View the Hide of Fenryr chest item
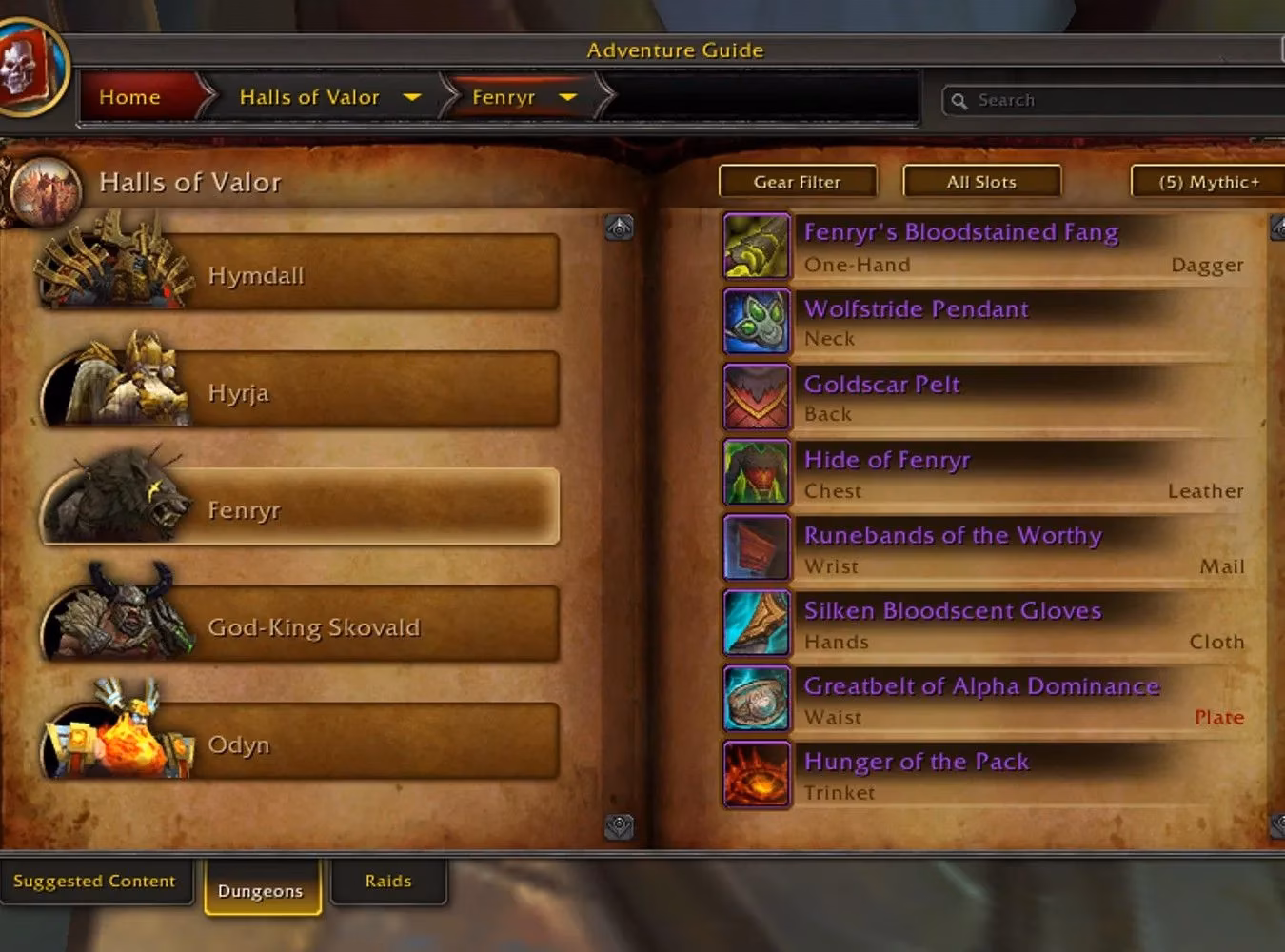This screenshot has height=952, width=1285. click(886, 461)
